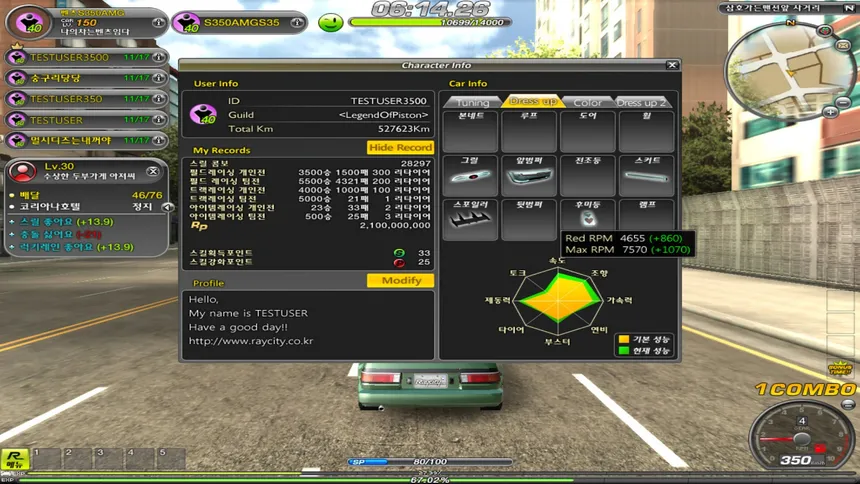Open the S350AMGS35 player info button
The width and height of the screenshot is (860, 484).
[x=298, y=22]
